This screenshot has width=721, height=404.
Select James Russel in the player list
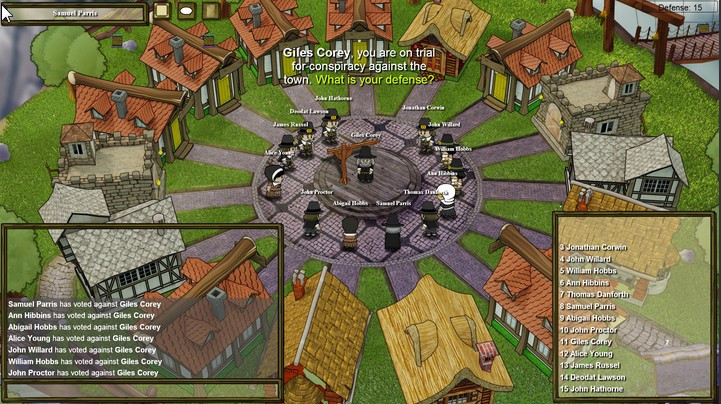point(594,366)
